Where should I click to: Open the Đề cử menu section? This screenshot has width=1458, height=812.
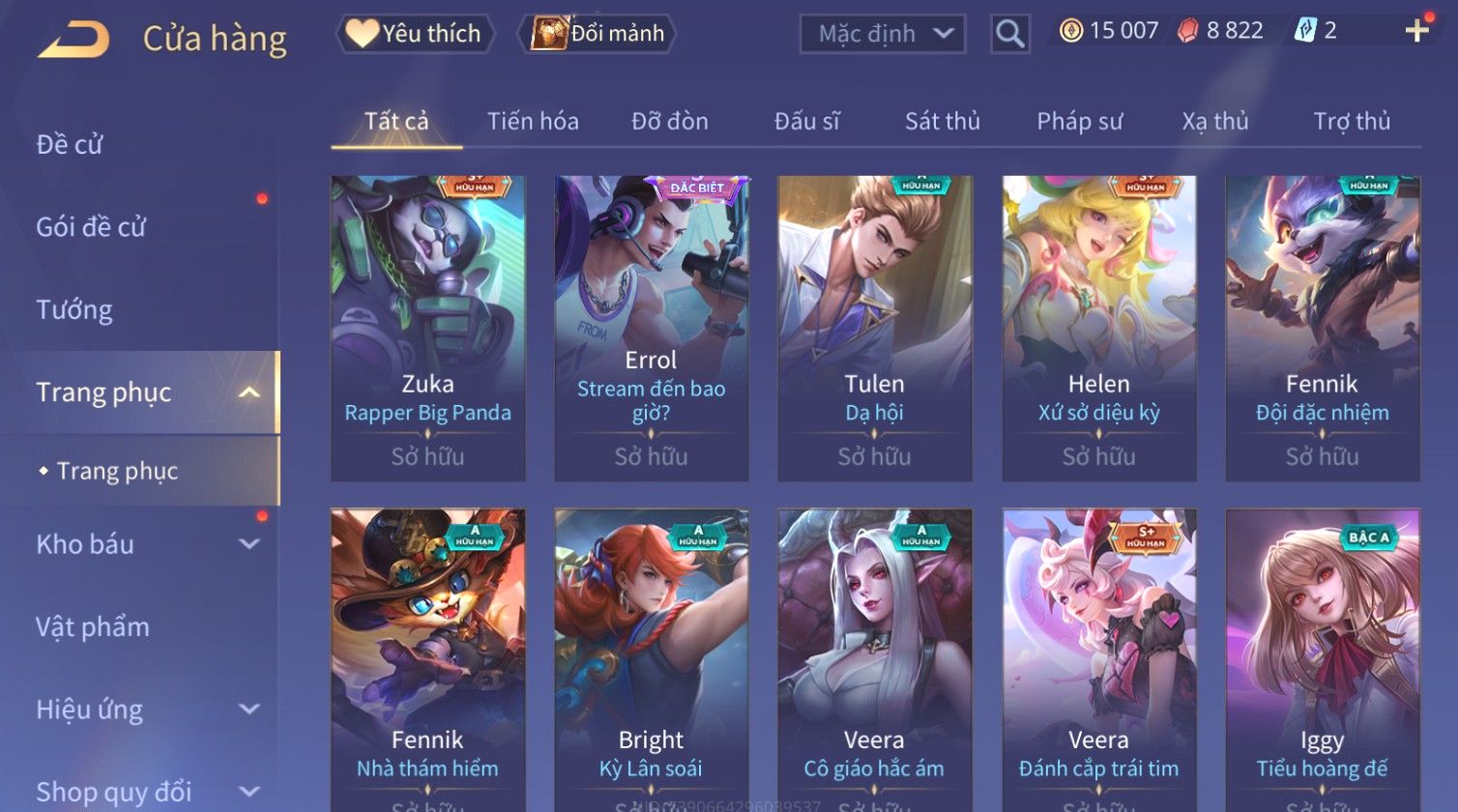[70, 145]
